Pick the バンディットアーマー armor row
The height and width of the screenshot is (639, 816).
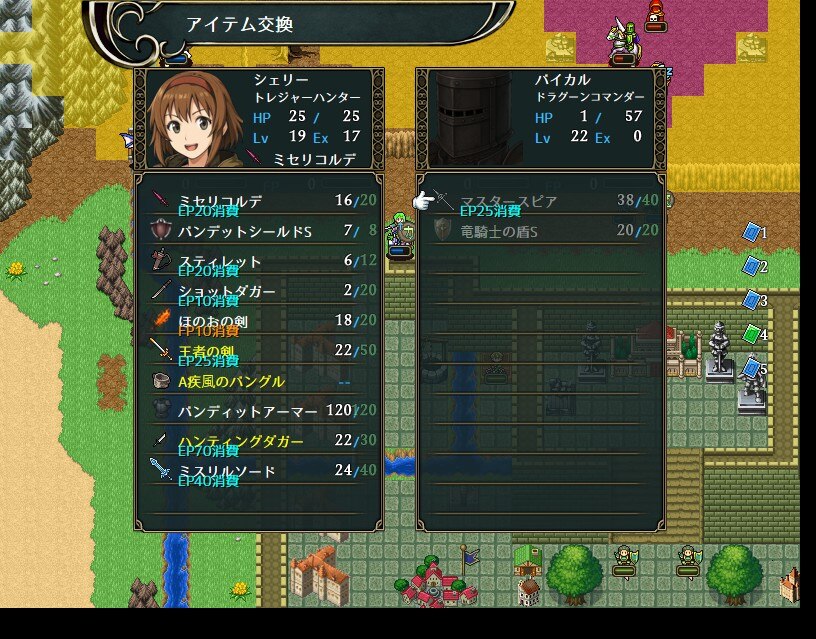click(x=258, y=411)
